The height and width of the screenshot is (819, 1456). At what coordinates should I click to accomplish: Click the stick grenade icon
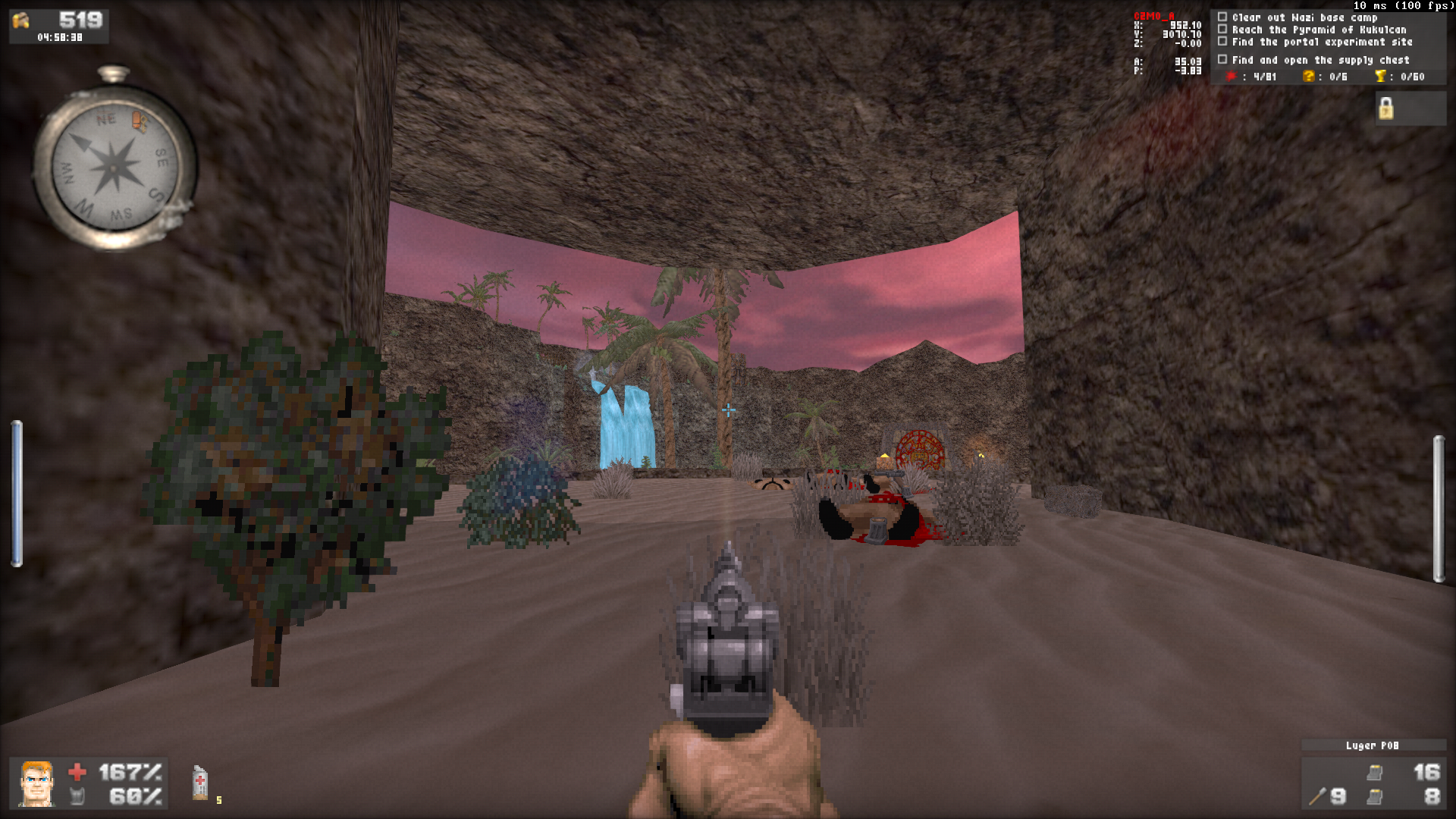click(x=1317, y=796)
